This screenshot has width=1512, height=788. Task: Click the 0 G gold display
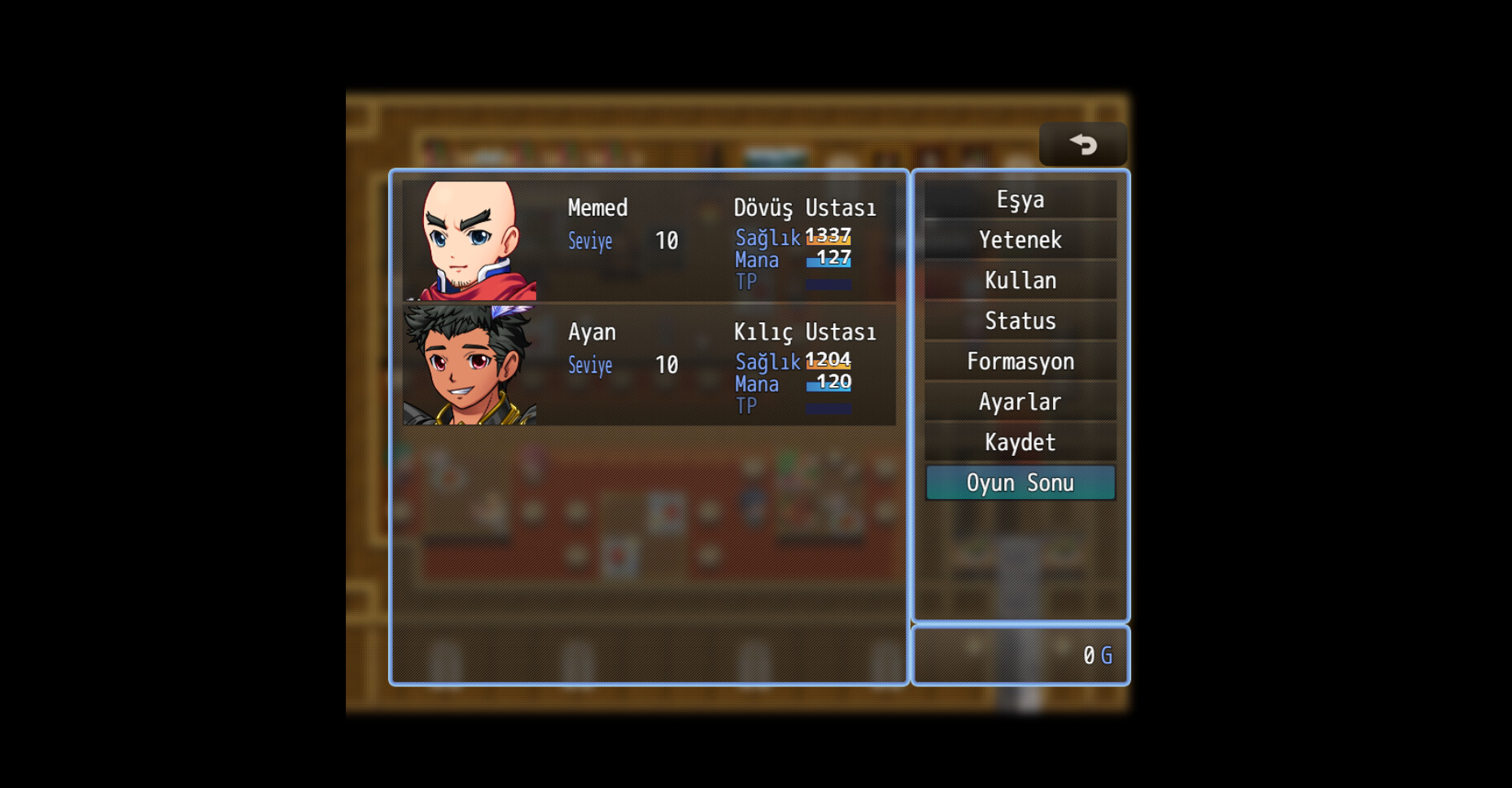1095,655
